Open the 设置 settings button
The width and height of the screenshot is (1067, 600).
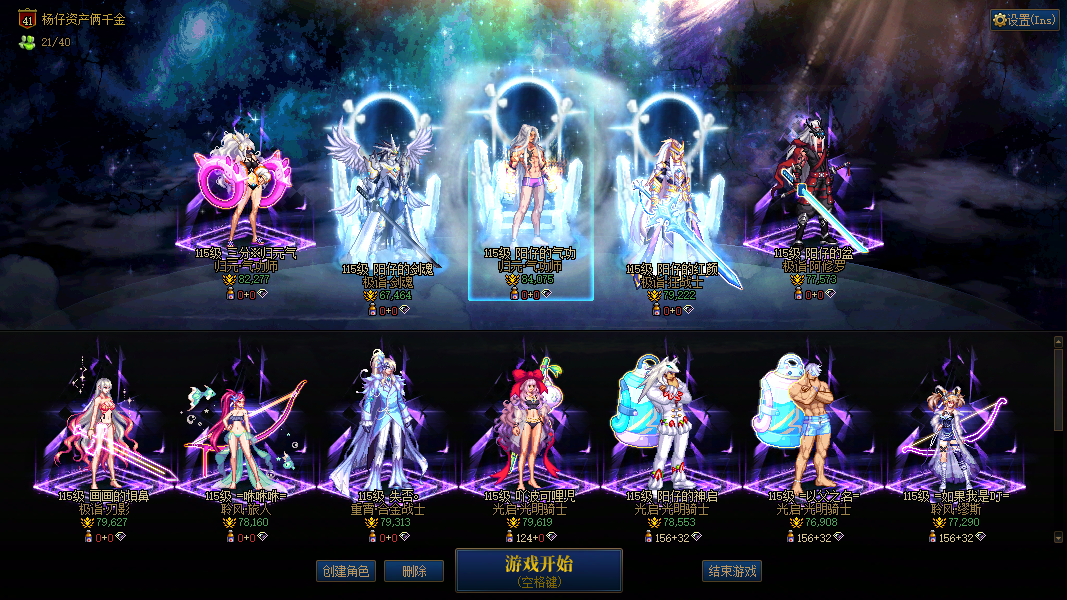coord(1025,19)
